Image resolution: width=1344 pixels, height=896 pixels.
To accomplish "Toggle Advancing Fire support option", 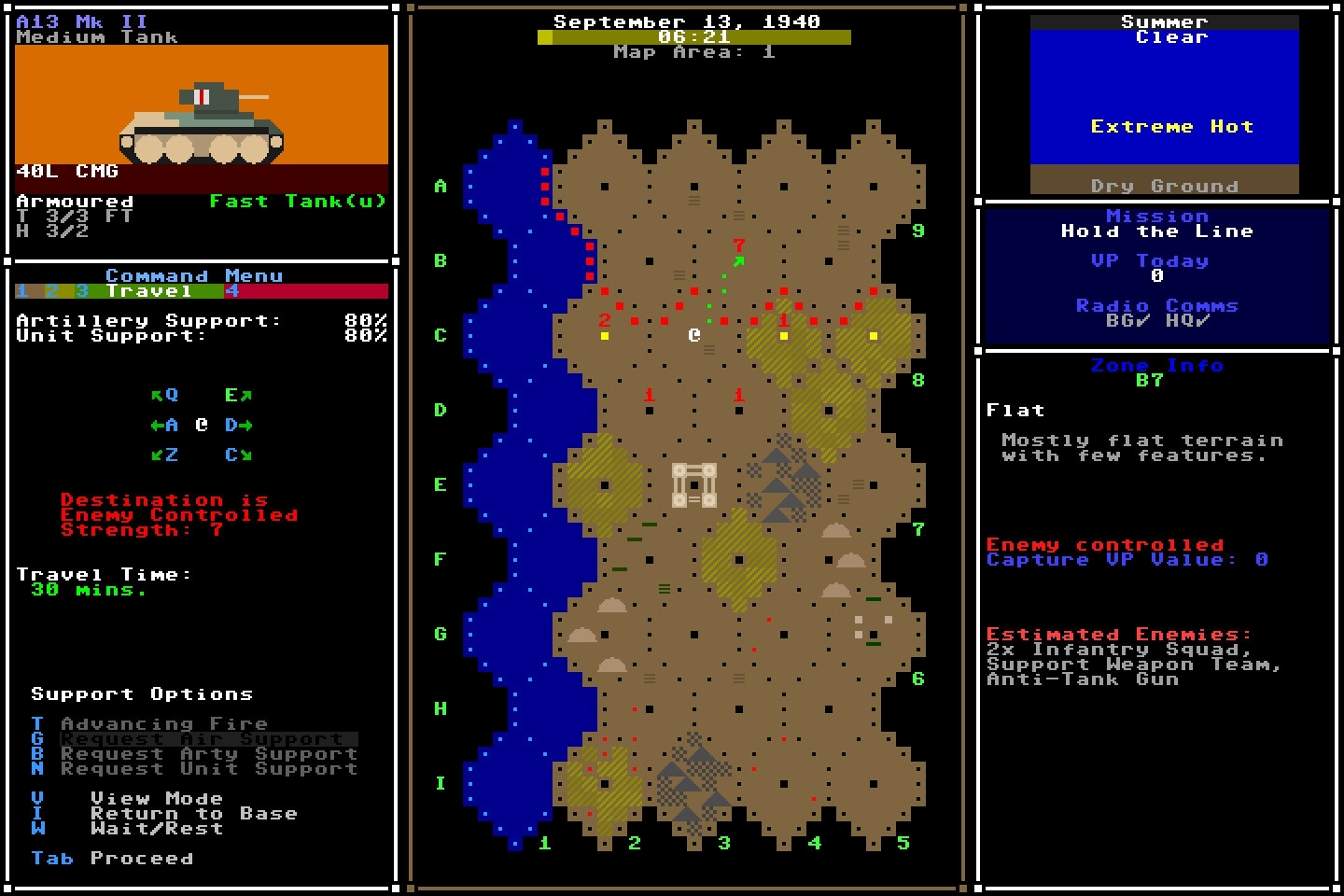I will coord(163,723).
